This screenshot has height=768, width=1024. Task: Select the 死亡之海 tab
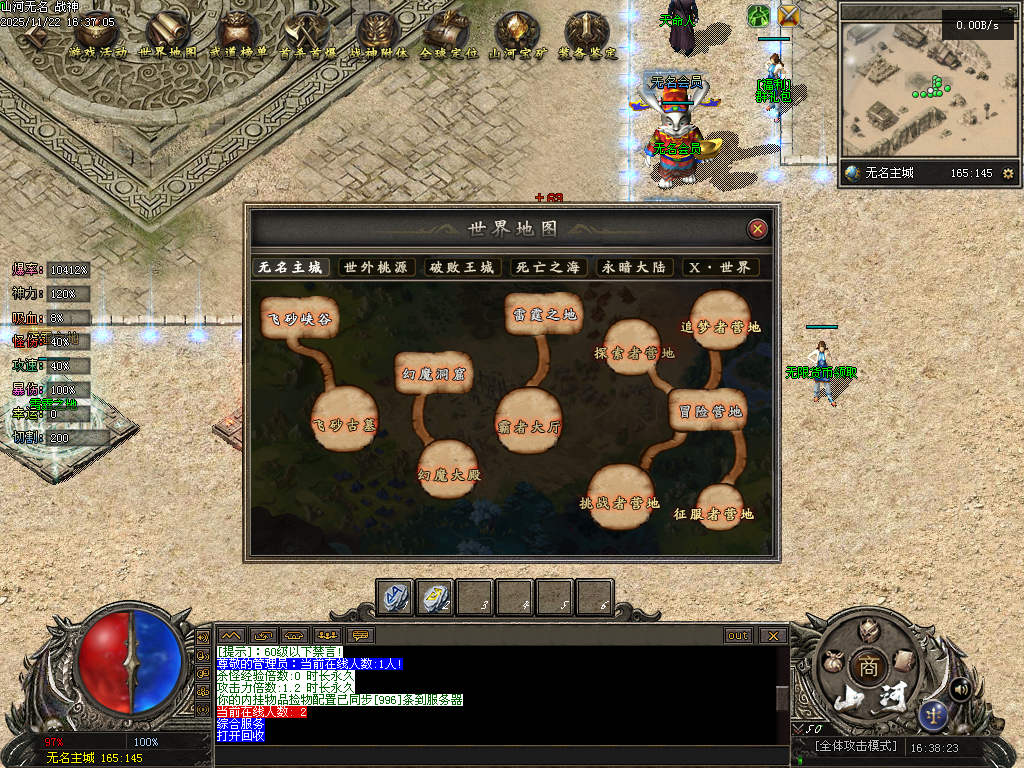[x=546, y=267]
